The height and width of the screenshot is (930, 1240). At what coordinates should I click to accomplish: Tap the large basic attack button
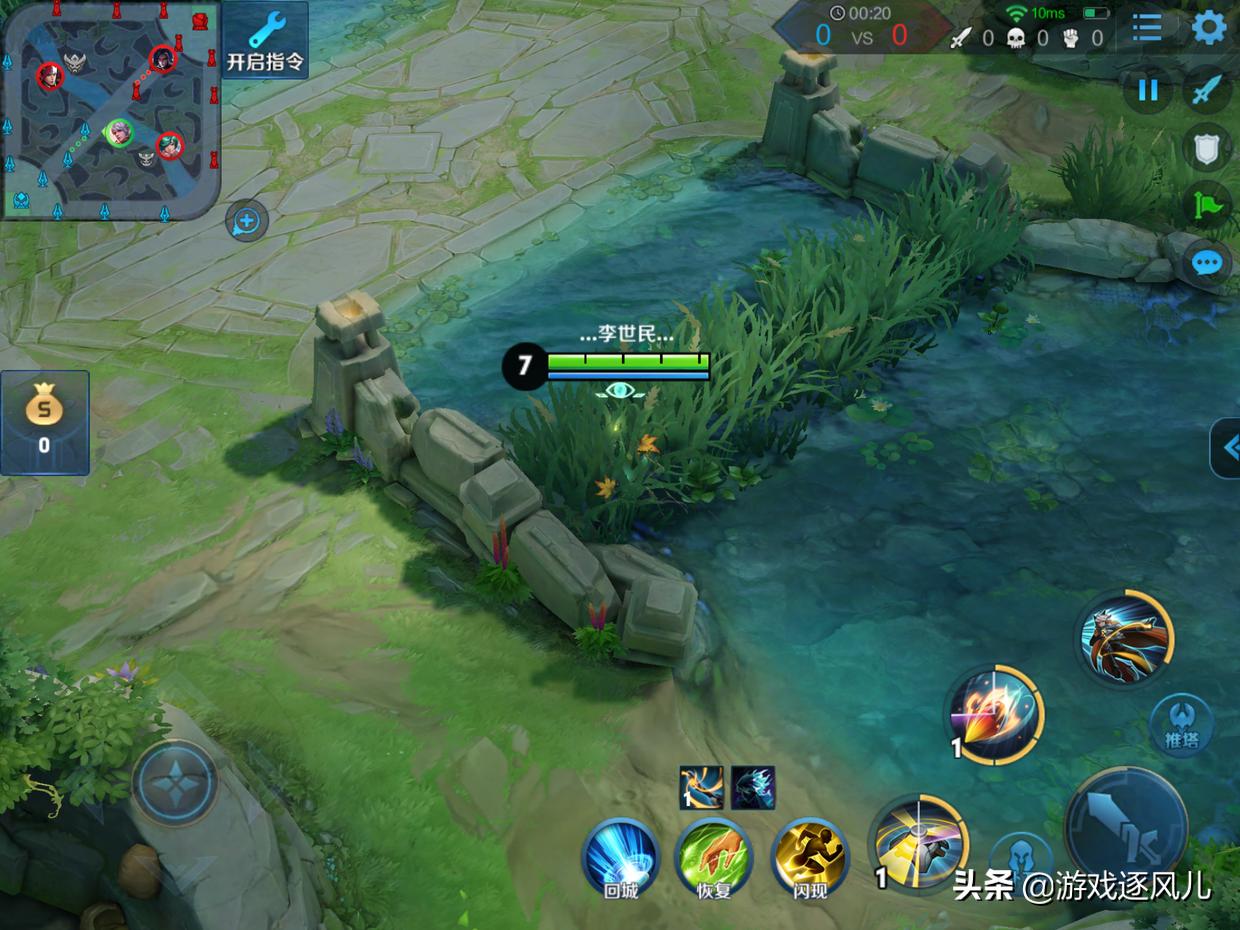pos(1126,825)
